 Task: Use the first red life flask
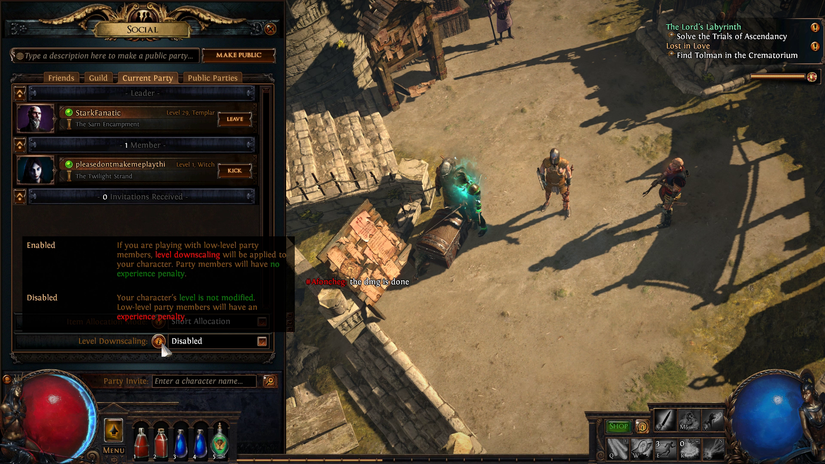(142, 438)
